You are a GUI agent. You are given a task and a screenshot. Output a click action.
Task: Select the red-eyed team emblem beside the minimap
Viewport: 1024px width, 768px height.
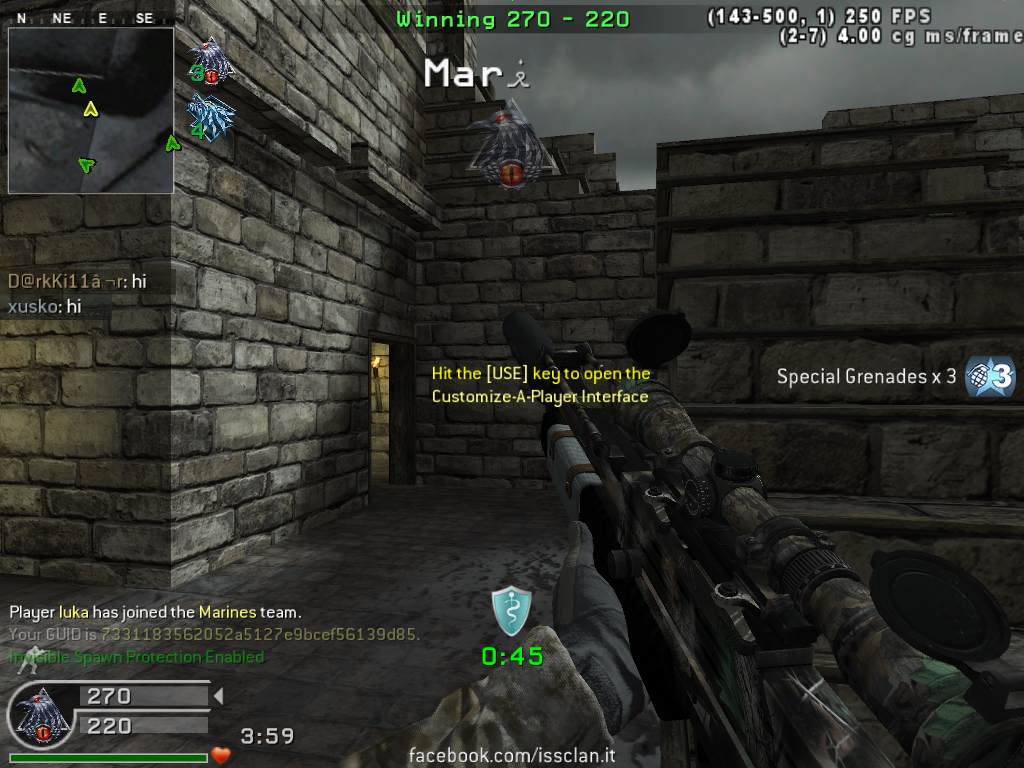coord(211,61)
